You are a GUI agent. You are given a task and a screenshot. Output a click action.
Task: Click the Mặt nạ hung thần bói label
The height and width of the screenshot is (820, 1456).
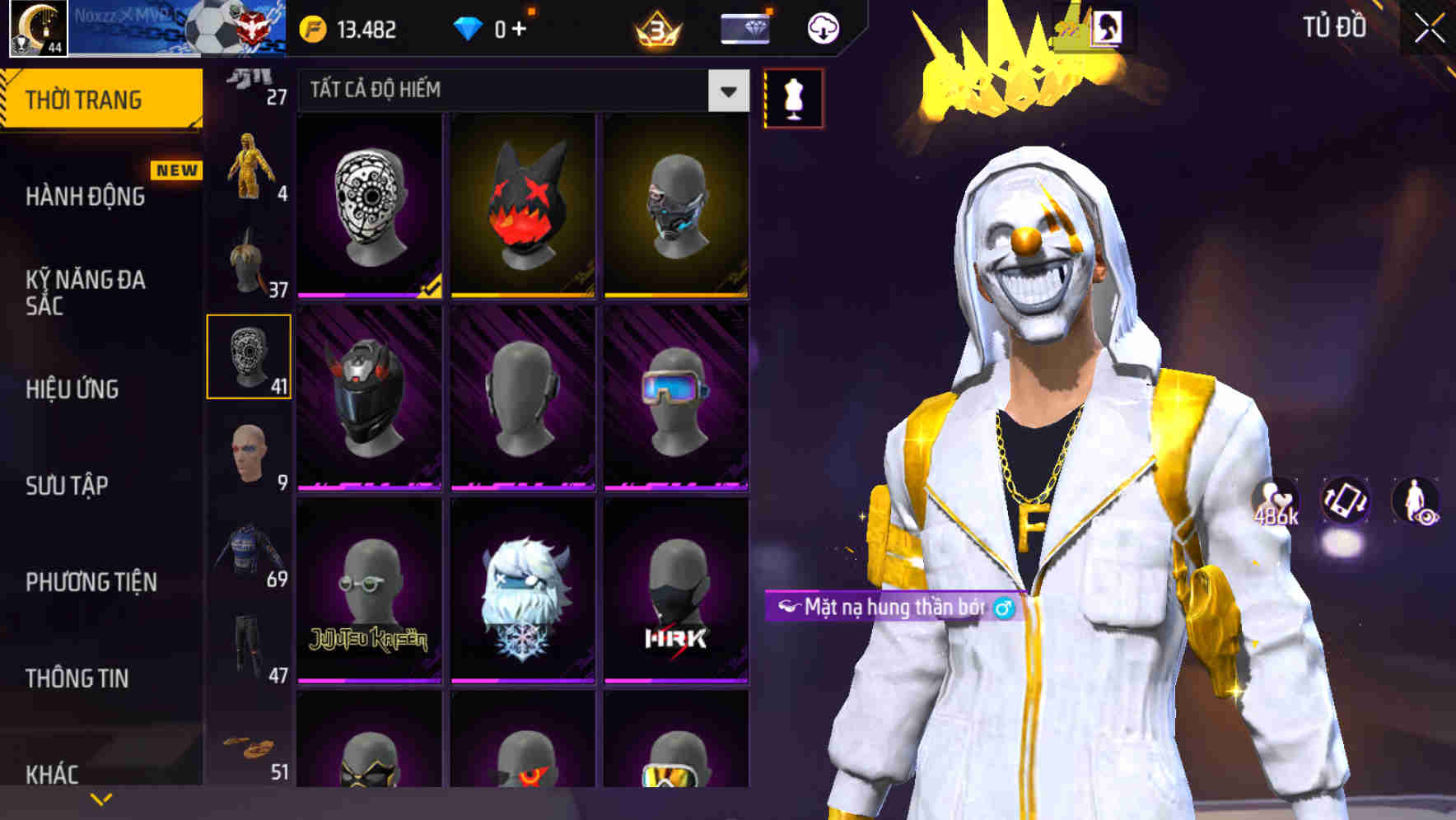pos(894,607)
